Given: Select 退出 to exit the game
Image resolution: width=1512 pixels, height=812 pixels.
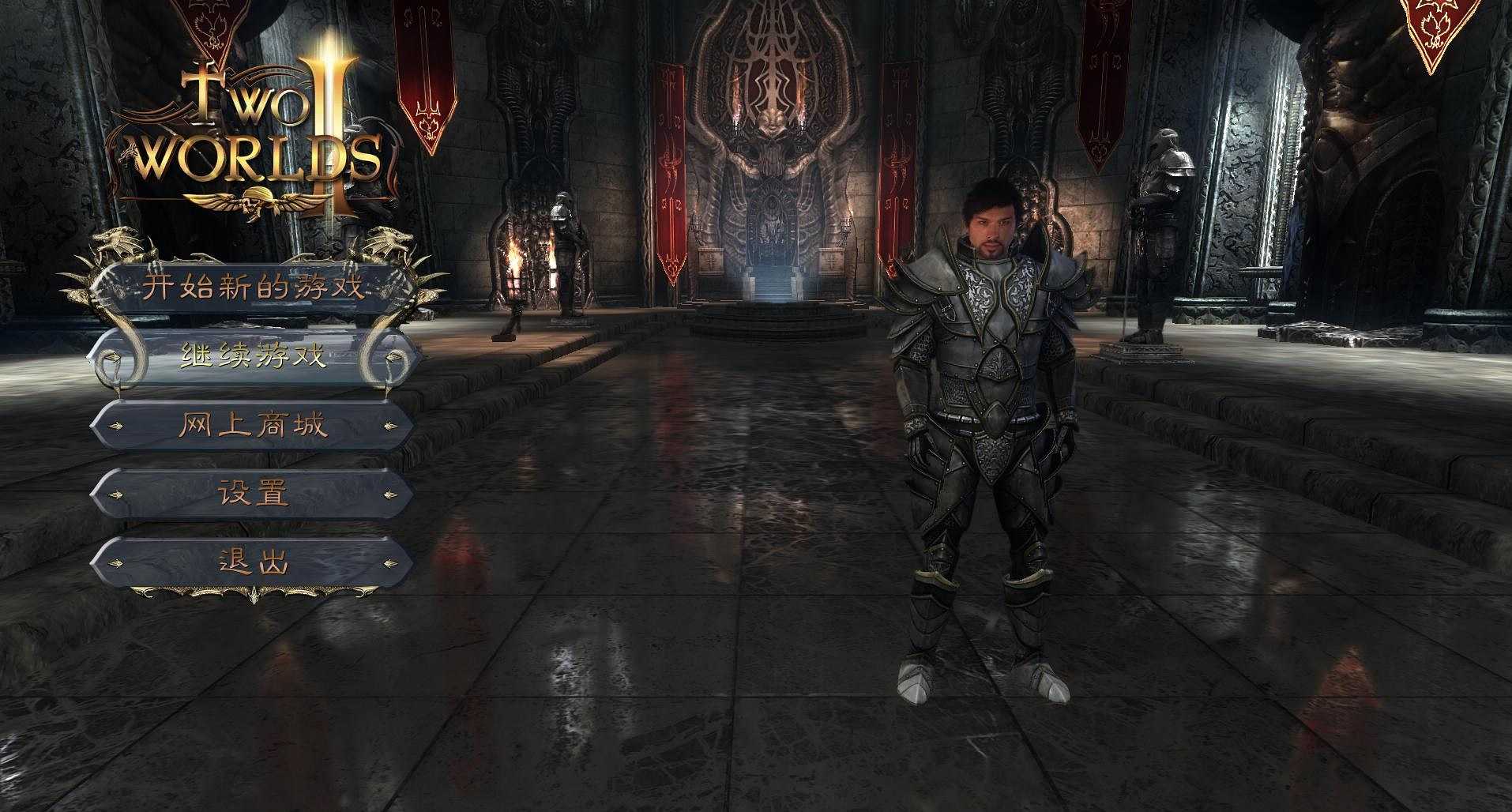Looking at the screenshot, I should tap(253, 562).
